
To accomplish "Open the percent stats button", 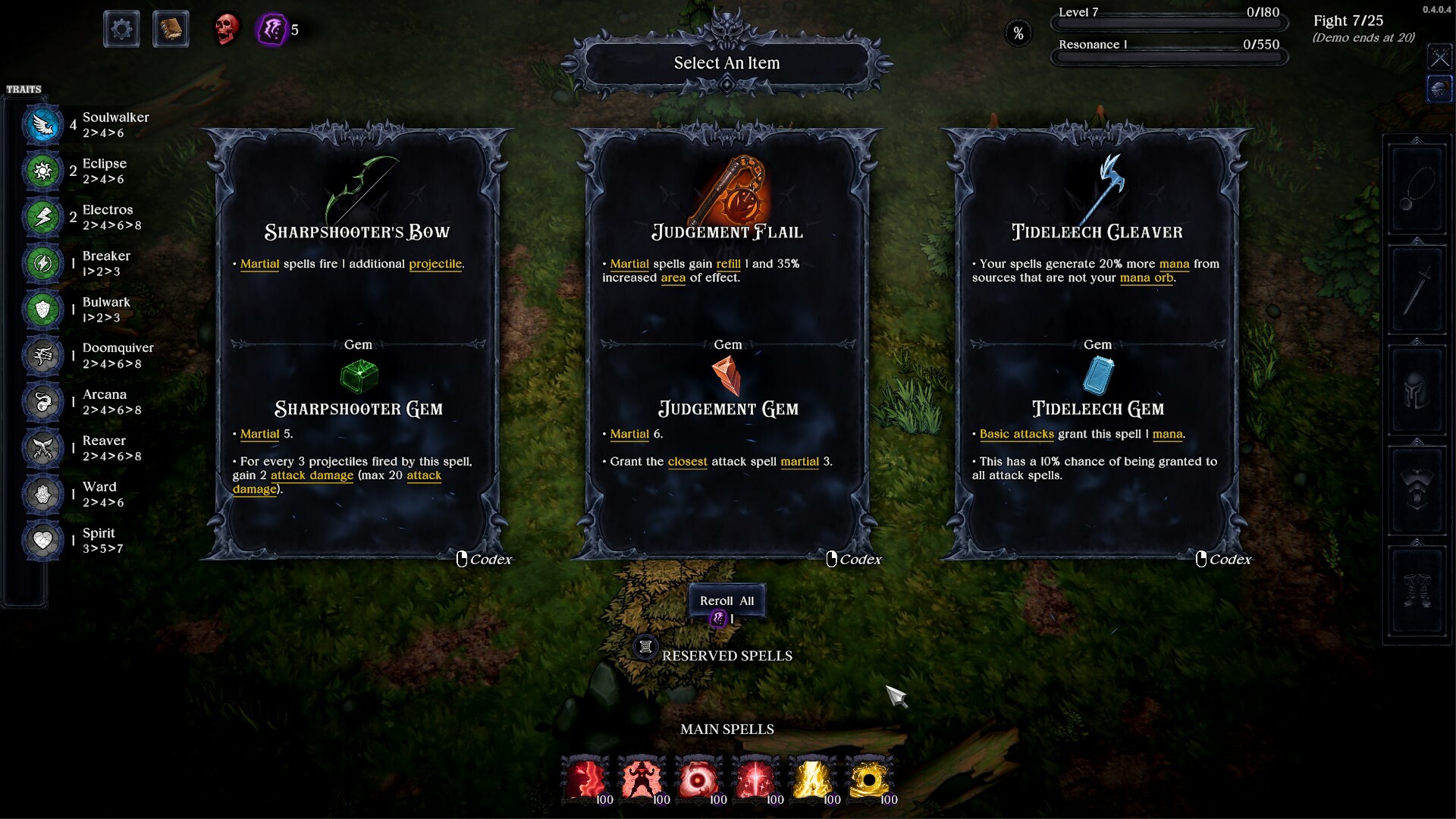I will [1018, 33].
